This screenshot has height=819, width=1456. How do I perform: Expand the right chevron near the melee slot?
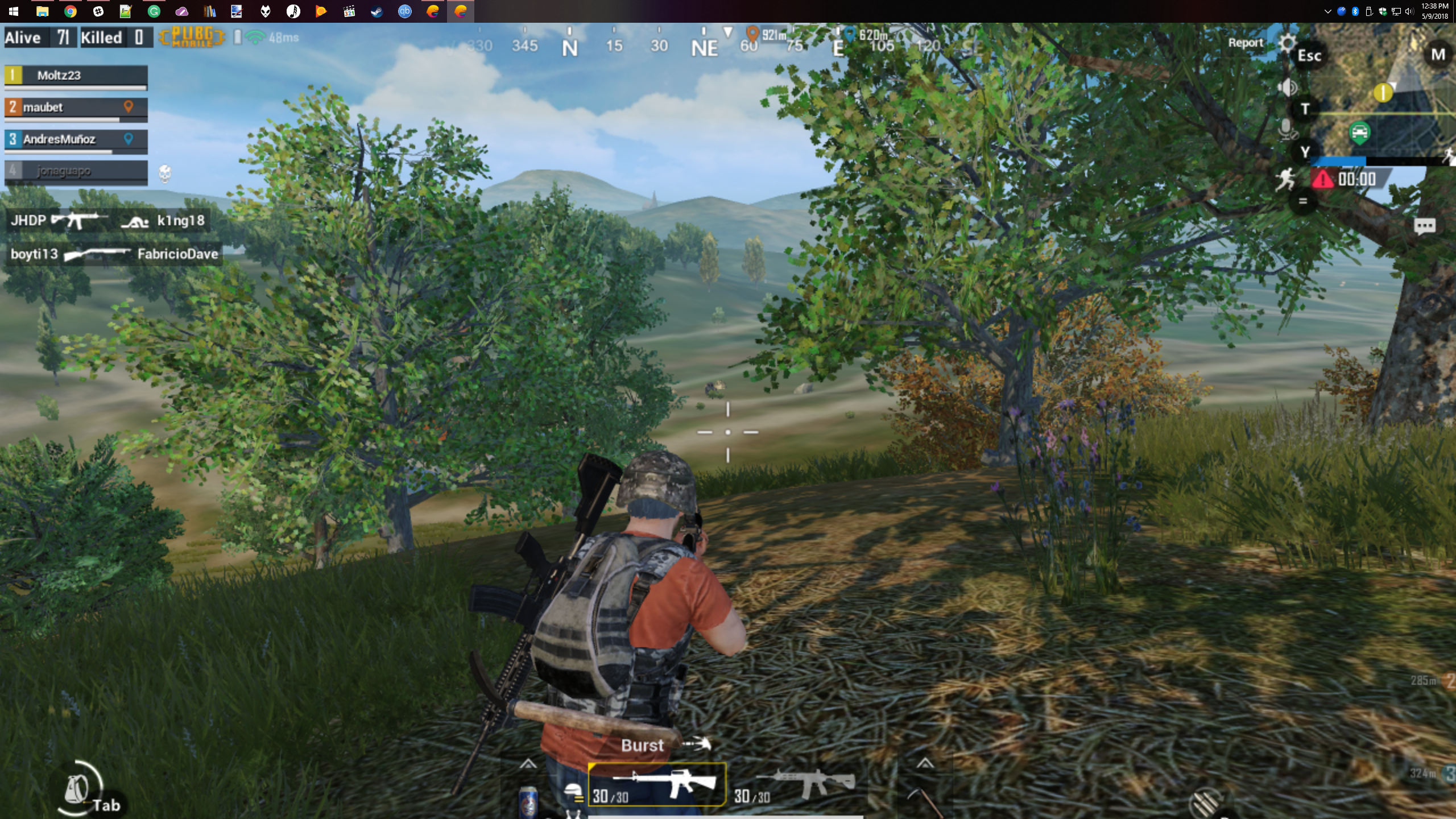point(927,765)
